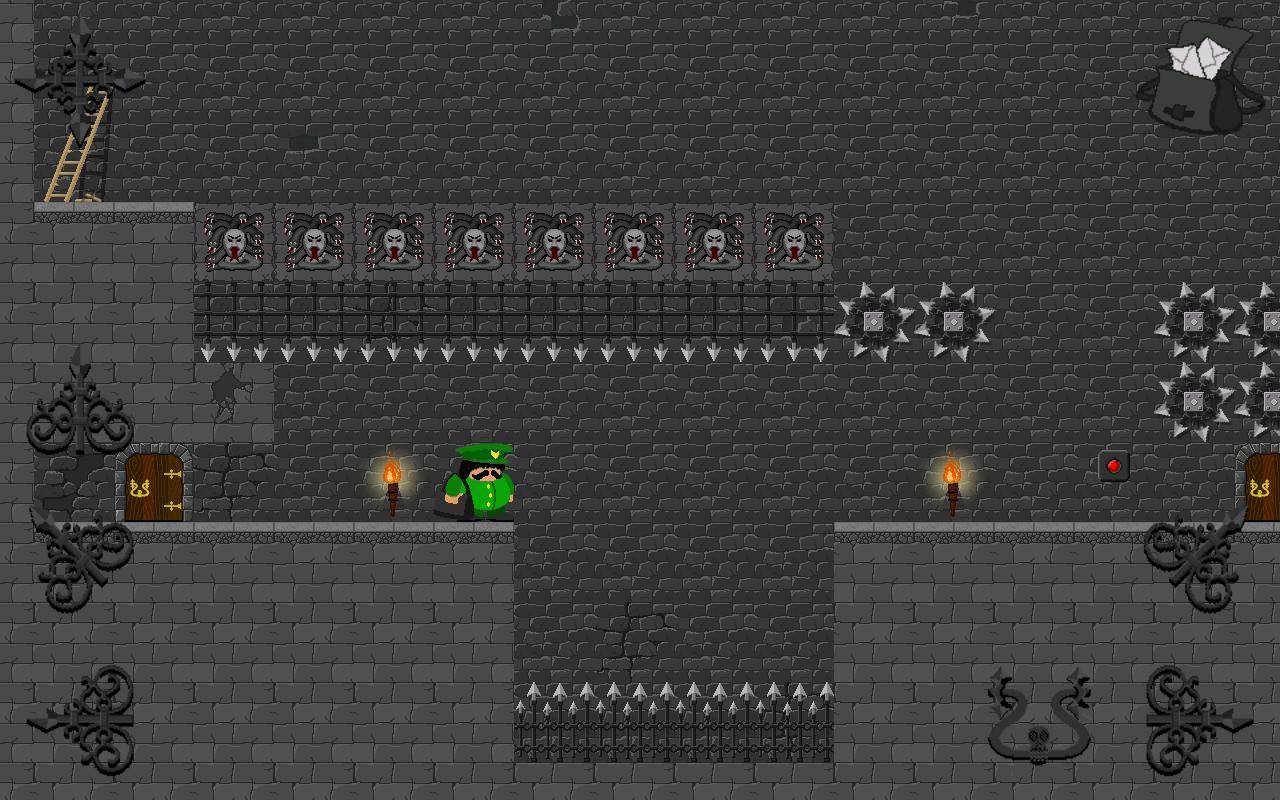Image resolution: width=1280 pixels, height=800 pixels.
Task: Move right with the horizontal right arrow
Action: [x=1197, y=719]
